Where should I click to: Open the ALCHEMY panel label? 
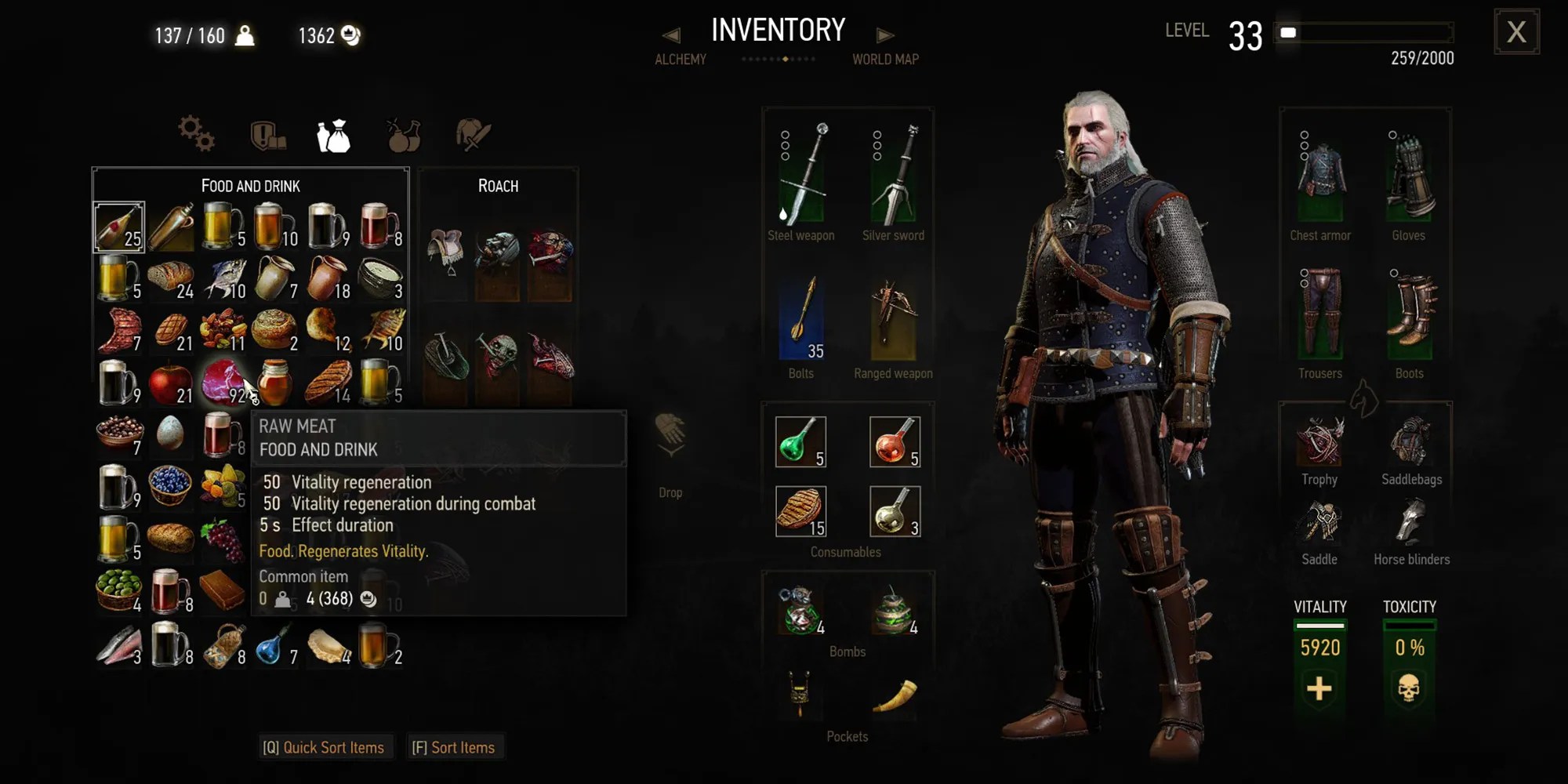coord(681,60)
